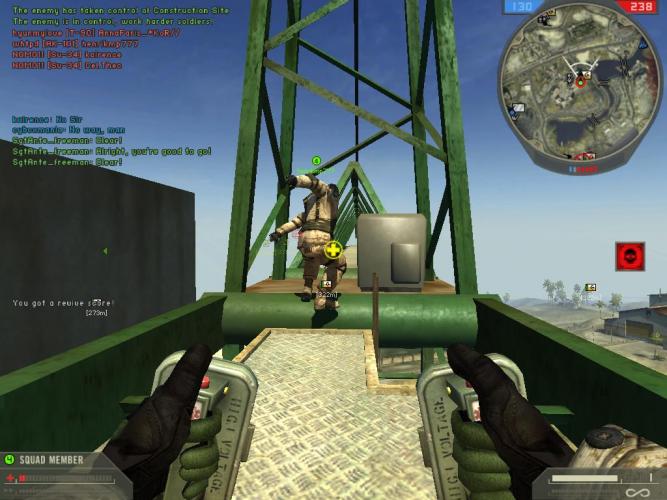Click the red control point marker at minimap bottom
The width and height of the screenshot is (667, 500).
coord(585,155)
